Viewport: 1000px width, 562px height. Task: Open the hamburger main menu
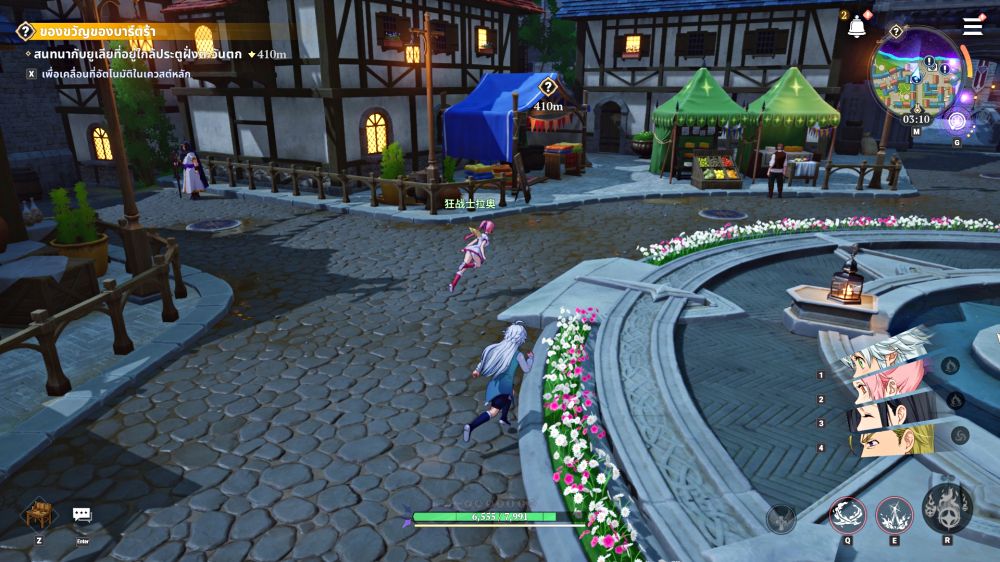click(973, 27)
